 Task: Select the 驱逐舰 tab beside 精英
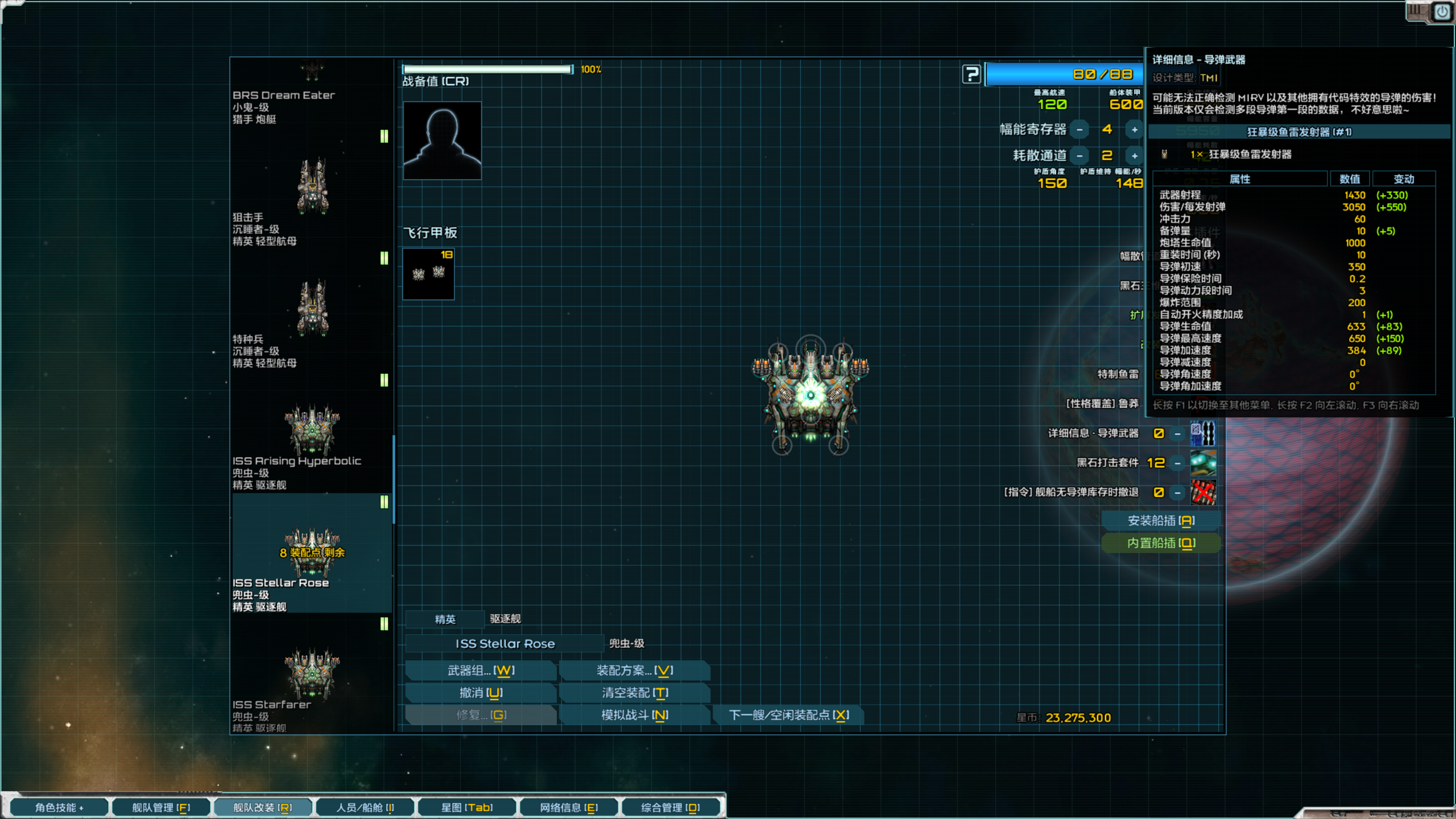click(505, 619)
